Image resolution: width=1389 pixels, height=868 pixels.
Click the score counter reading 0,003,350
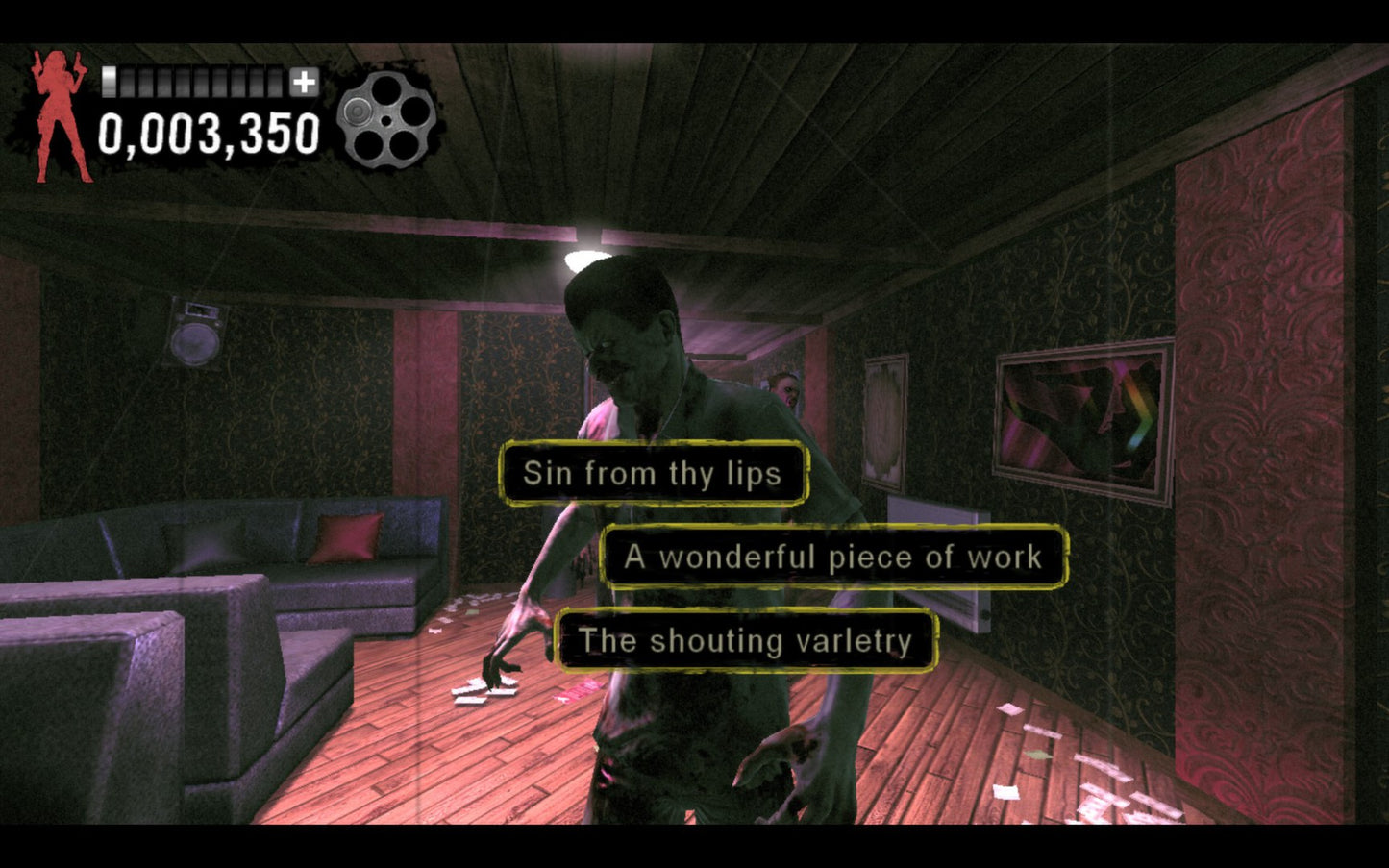(210, 133)
